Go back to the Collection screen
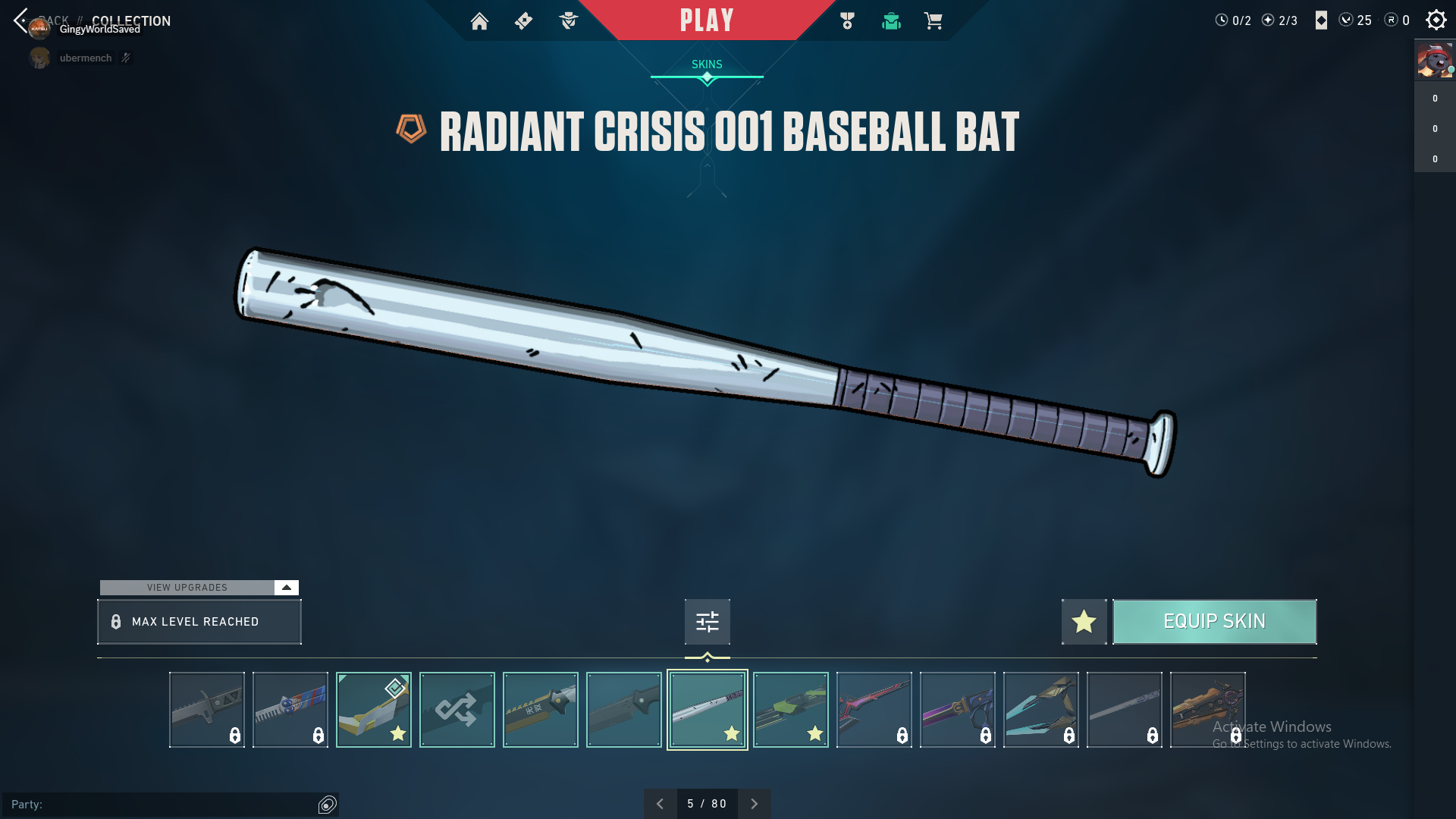Screen dimensions: 1456x819 coord(21,20)
